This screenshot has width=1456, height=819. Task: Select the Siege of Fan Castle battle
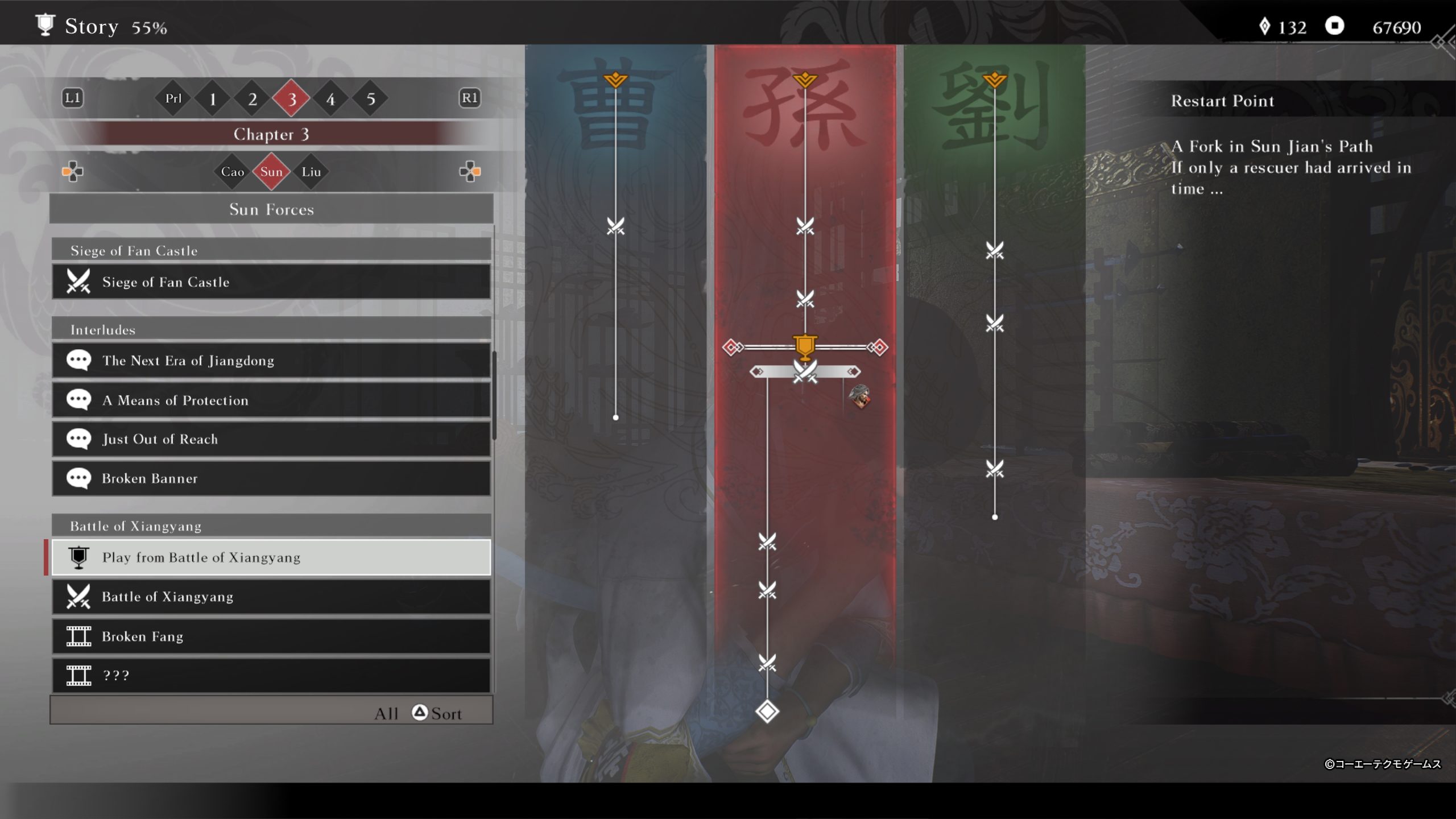pos(271,282)
